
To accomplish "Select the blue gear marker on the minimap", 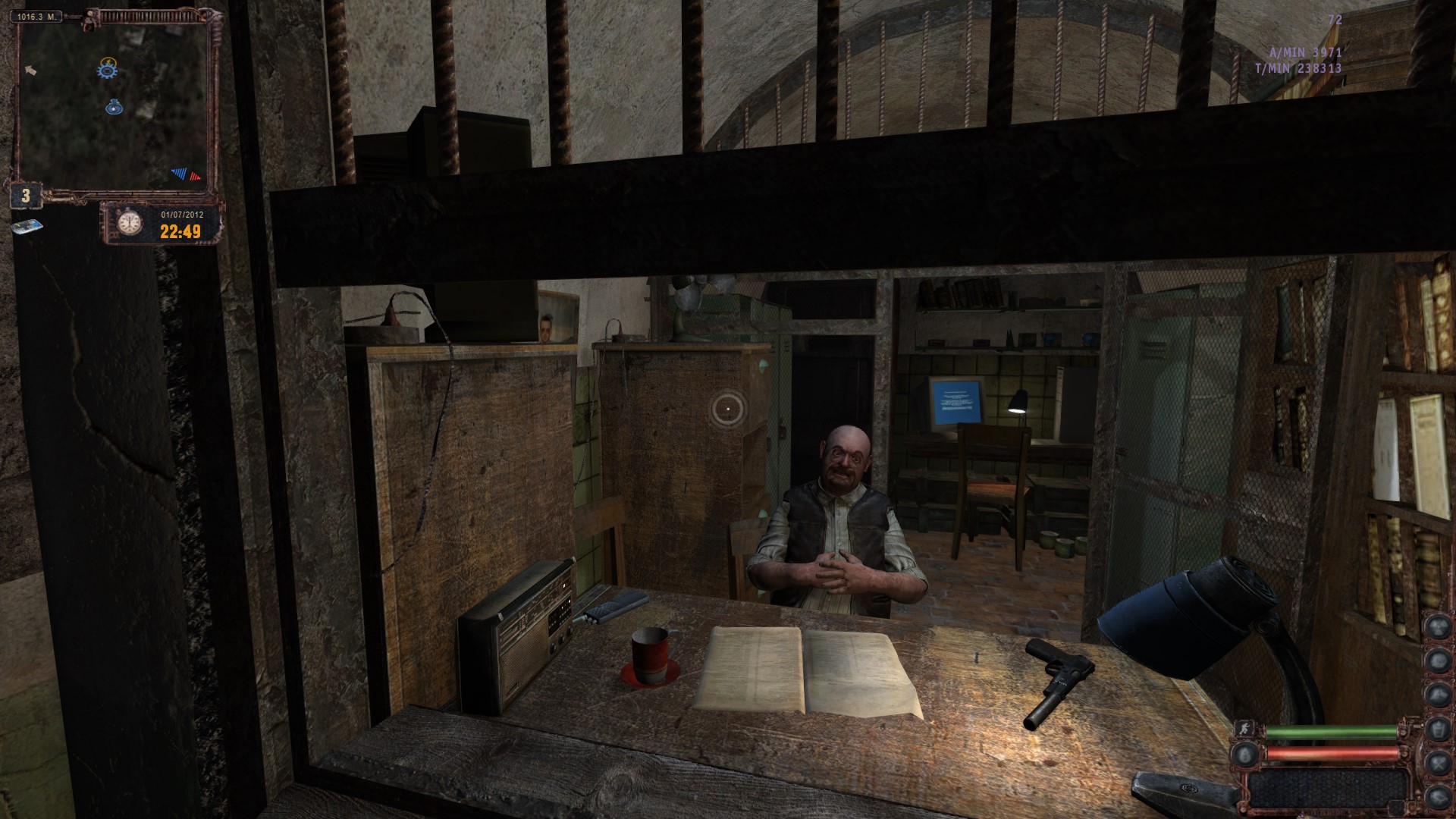I will (x=108, y=70).
